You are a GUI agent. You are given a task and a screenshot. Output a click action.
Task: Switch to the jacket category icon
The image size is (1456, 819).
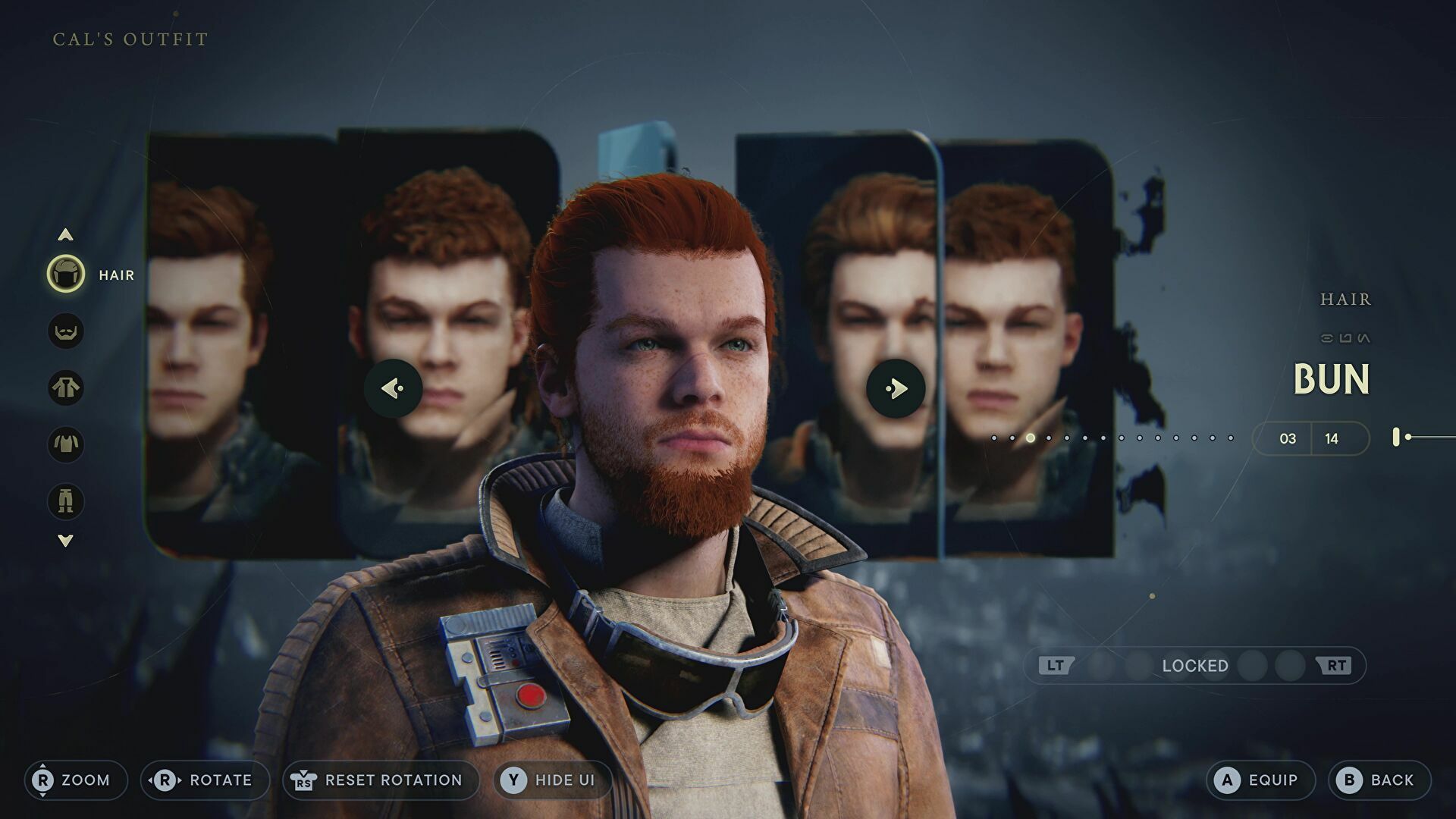pos(66,388)
